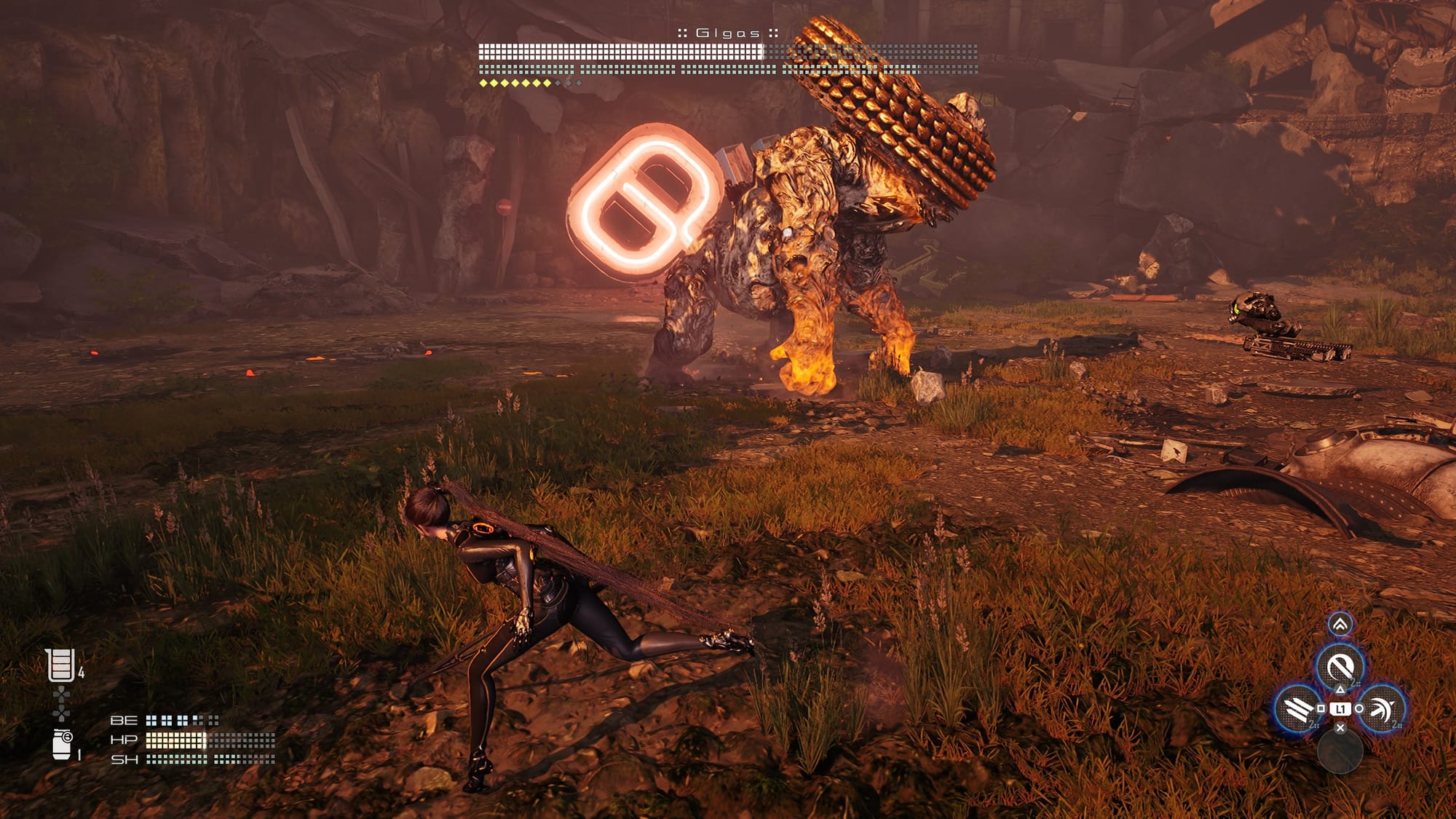Trigger the triple blade Beta skill
Image resolution: width=1456 pixels, height=819 pixels.
point(1297,708)
